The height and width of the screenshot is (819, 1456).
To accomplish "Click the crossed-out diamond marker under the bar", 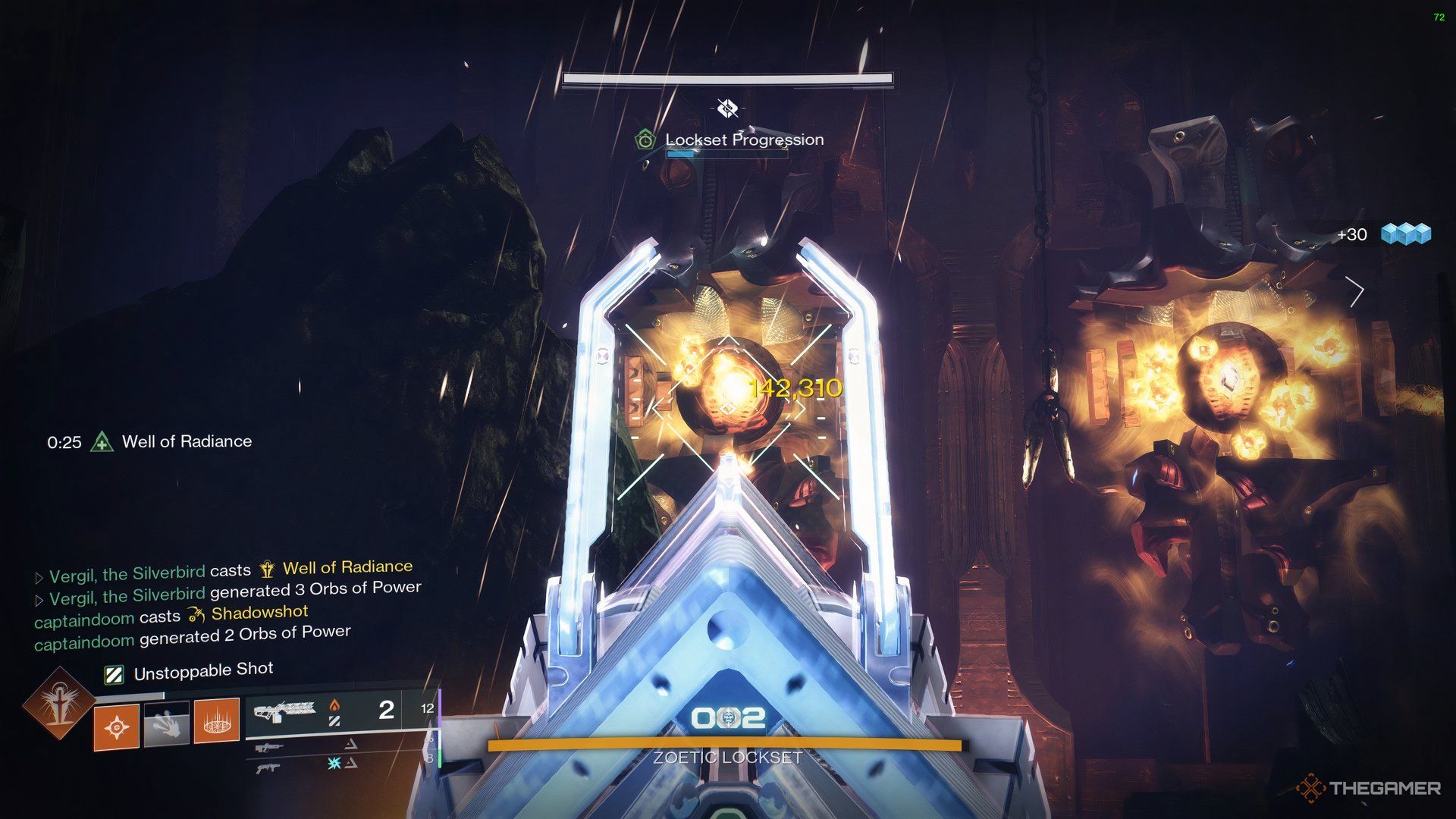I will (727, 108).
